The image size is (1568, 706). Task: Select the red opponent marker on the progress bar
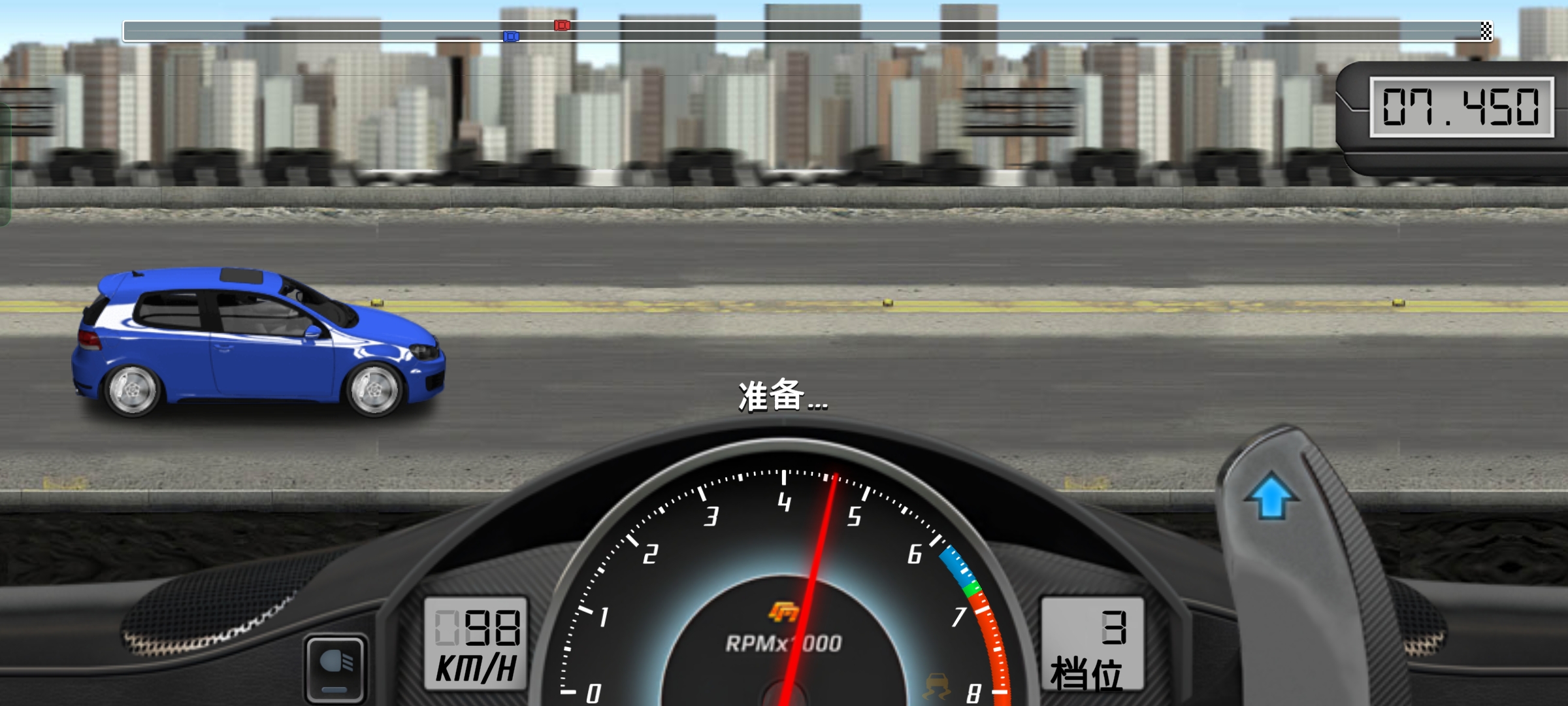click(561, 26)
